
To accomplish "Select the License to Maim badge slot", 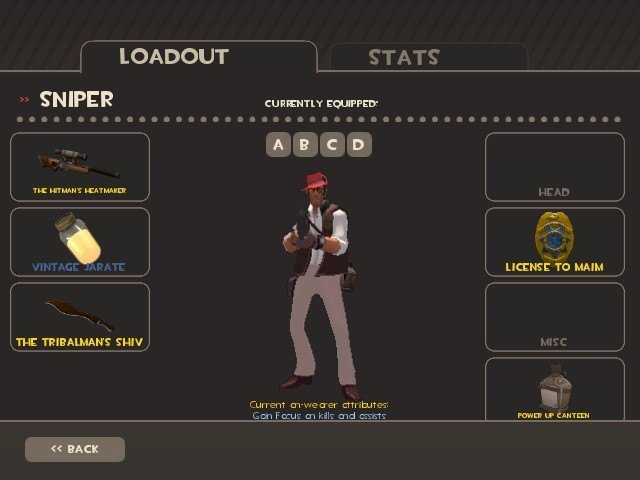I will point(553,242).
